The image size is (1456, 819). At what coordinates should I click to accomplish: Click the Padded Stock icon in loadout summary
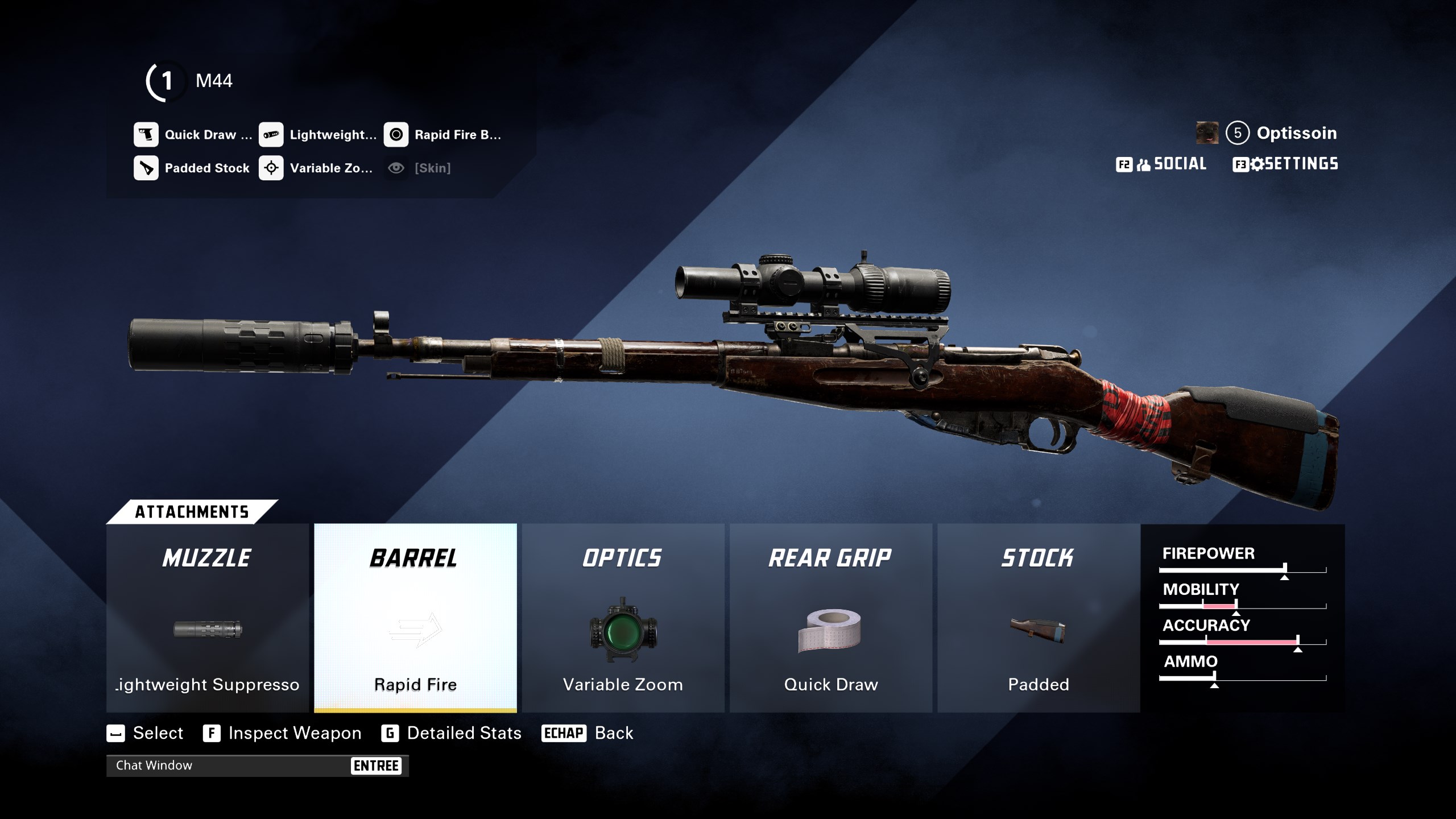pos(146,168)
